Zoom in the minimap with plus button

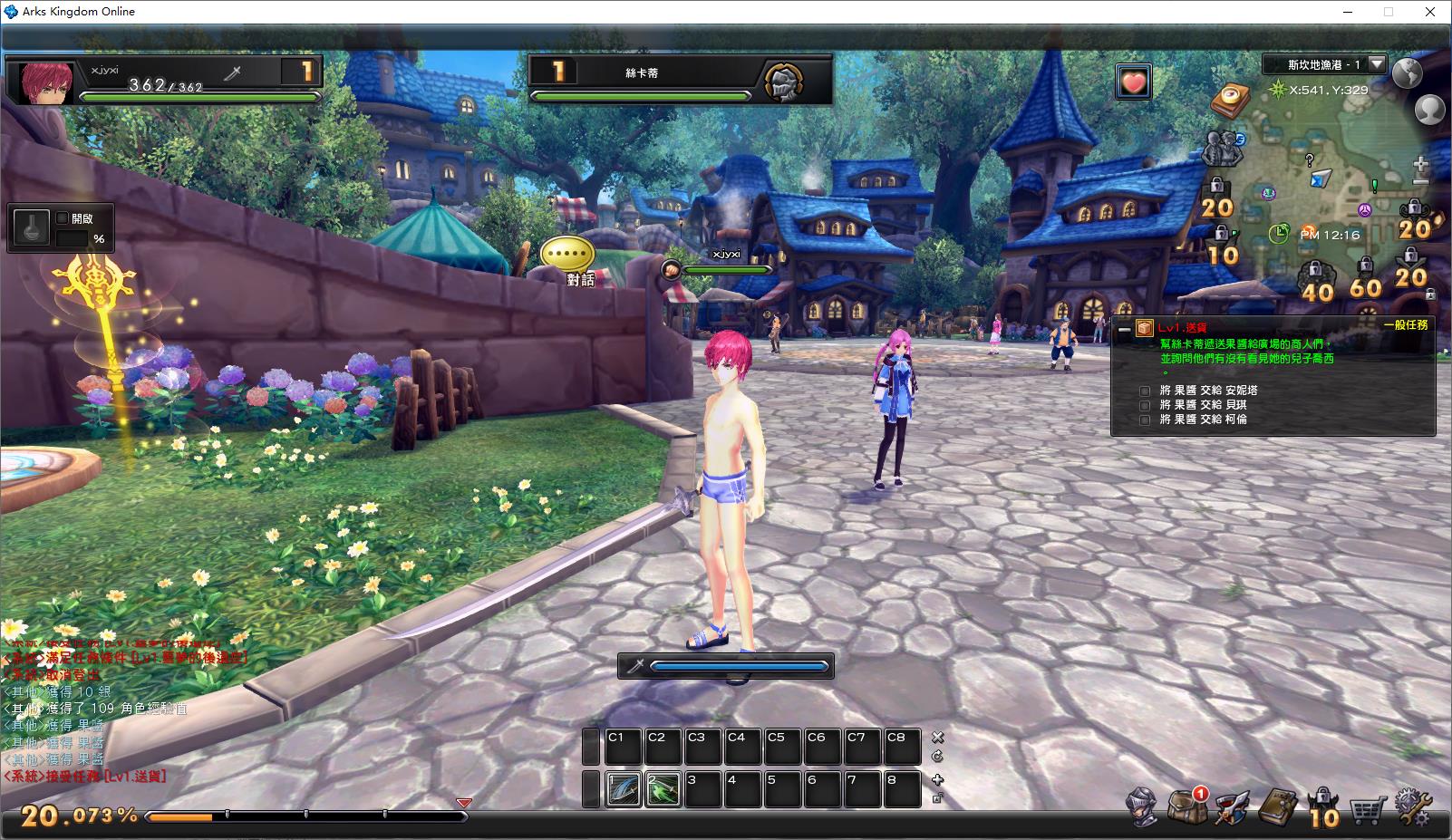(1420, 165)
